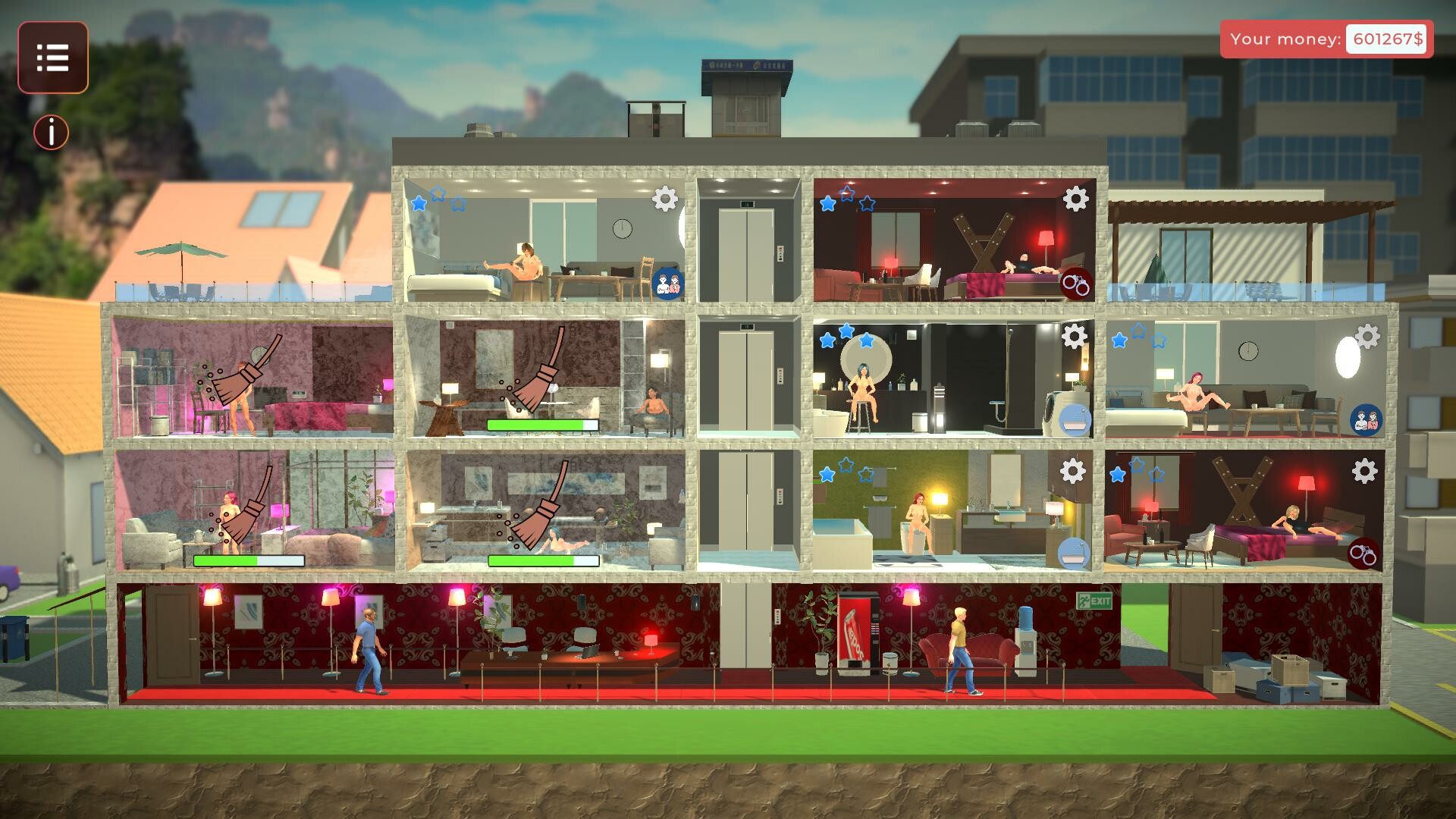Image resolution: width=1456 pixels, height=819 pixels.
Task: Open the room list menu via hamburger icon
Action: 52,58
